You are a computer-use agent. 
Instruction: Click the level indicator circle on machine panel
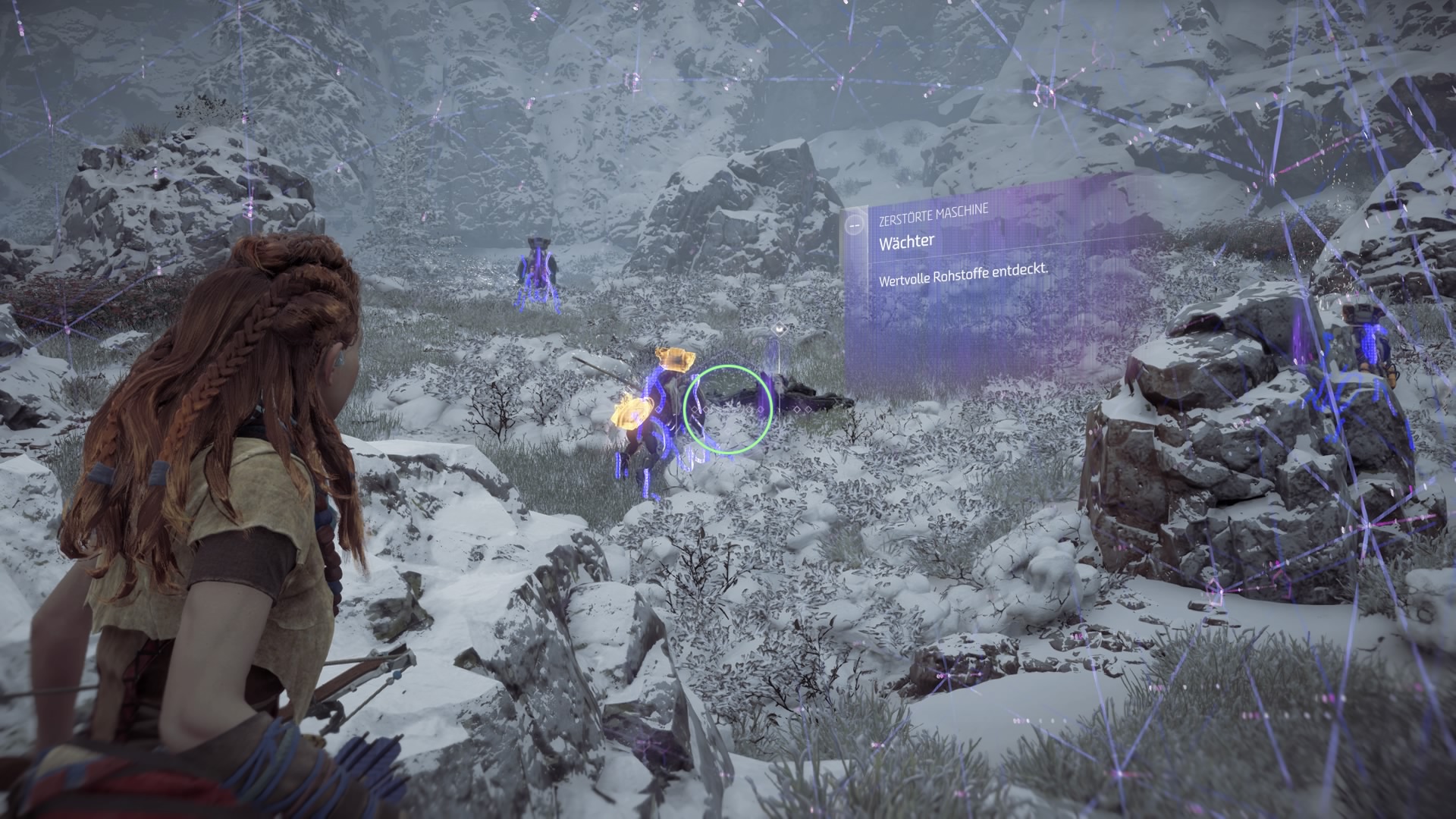(x=854, y=225)
